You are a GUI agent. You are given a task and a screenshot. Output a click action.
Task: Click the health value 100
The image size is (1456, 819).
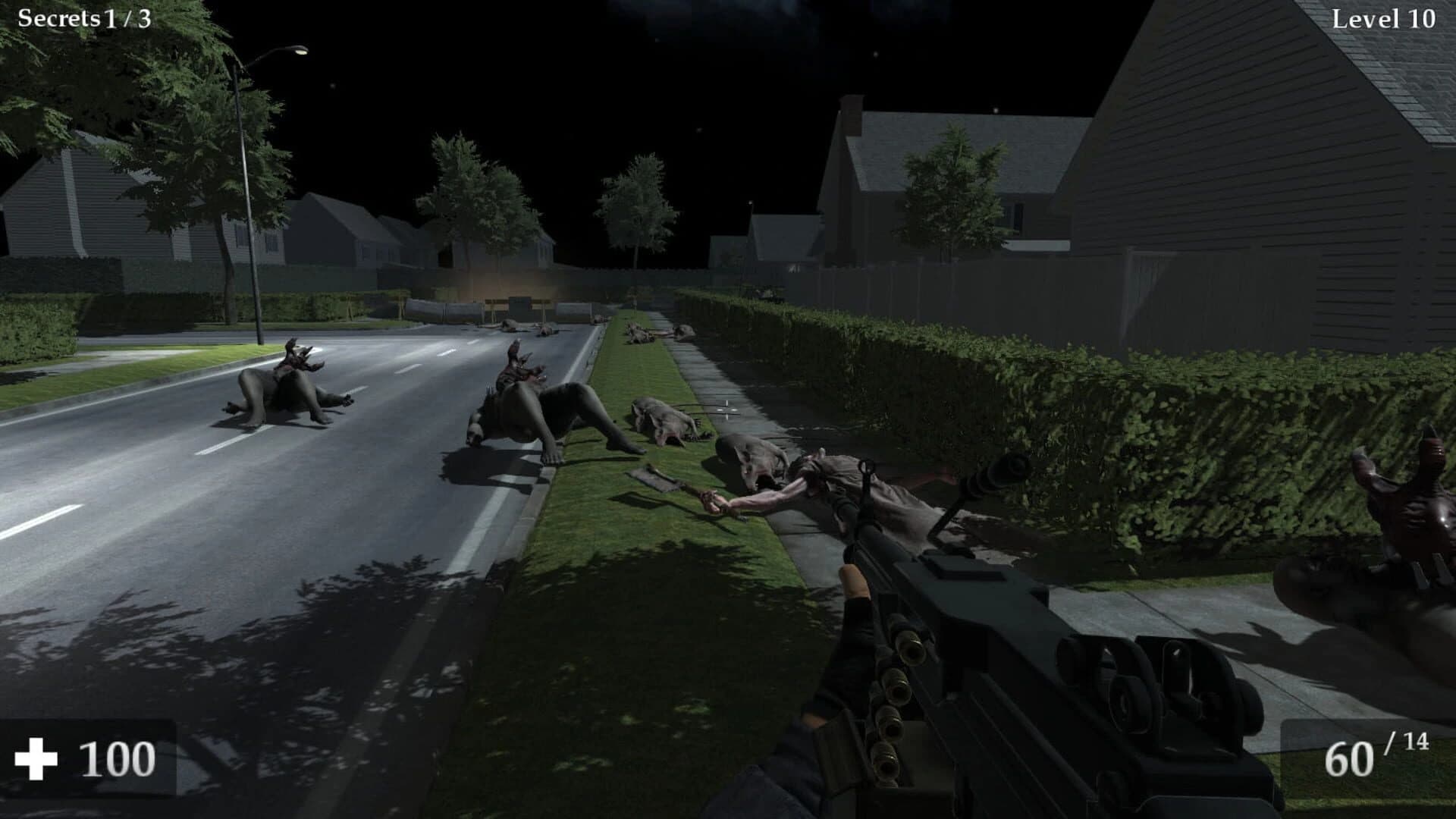coord(118,757)
